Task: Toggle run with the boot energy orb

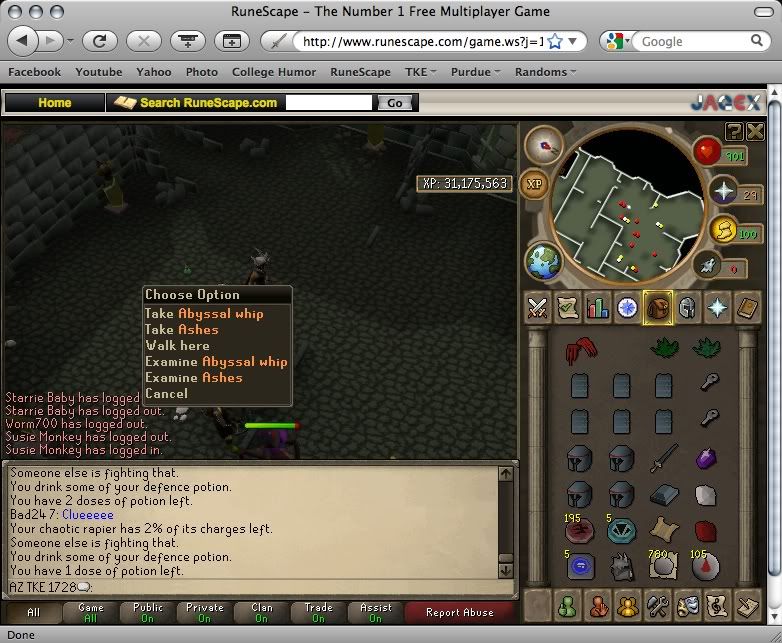Action: click(x=722, y=268)
